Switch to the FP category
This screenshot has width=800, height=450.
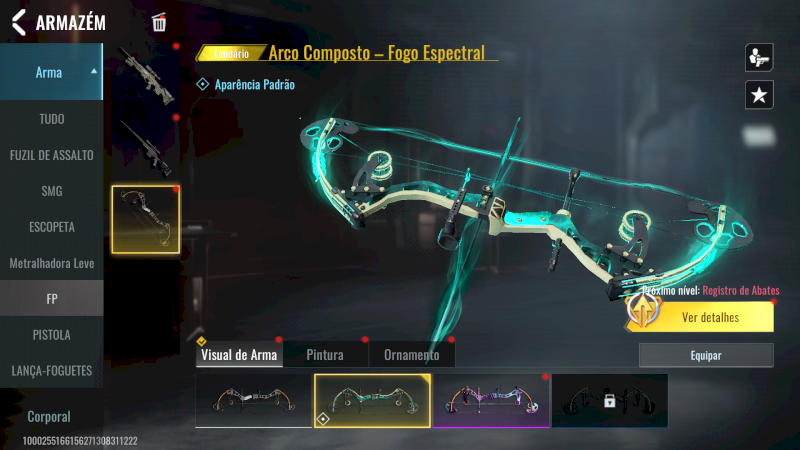(x=51, y=298)
